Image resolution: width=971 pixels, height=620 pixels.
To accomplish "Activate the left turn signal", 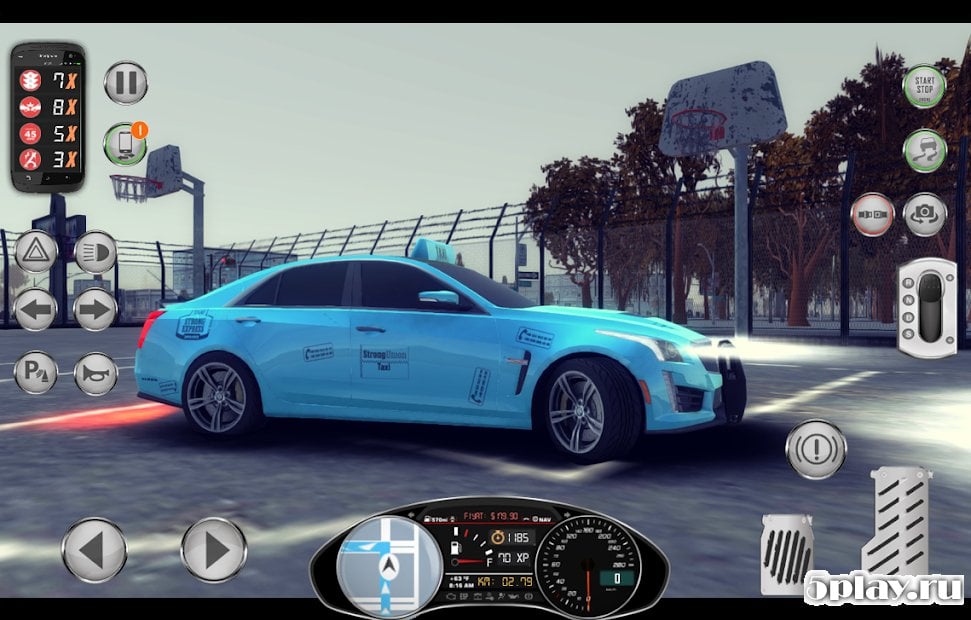I will point(35,309).
